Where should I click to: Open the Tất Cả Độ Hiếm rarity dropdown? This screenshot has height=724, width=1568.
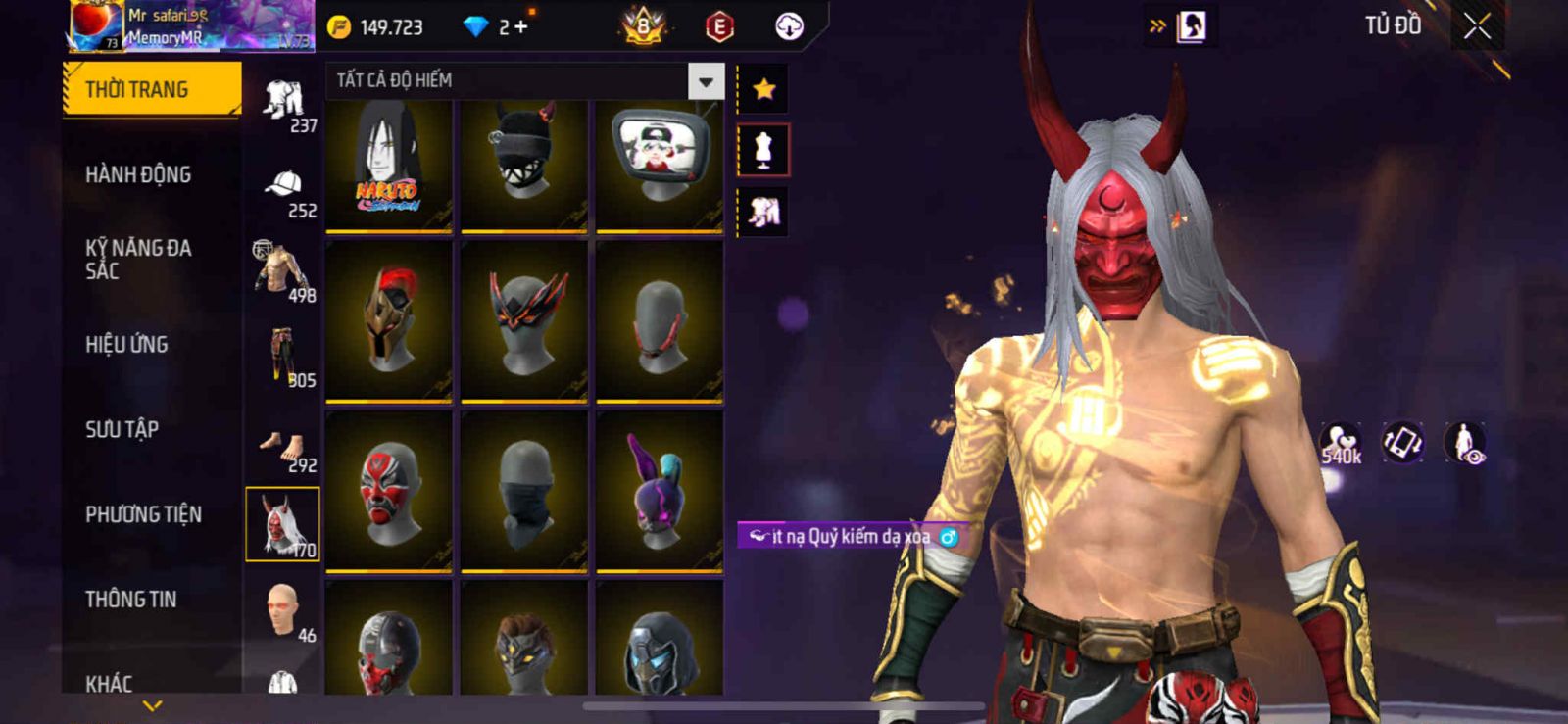706,81
